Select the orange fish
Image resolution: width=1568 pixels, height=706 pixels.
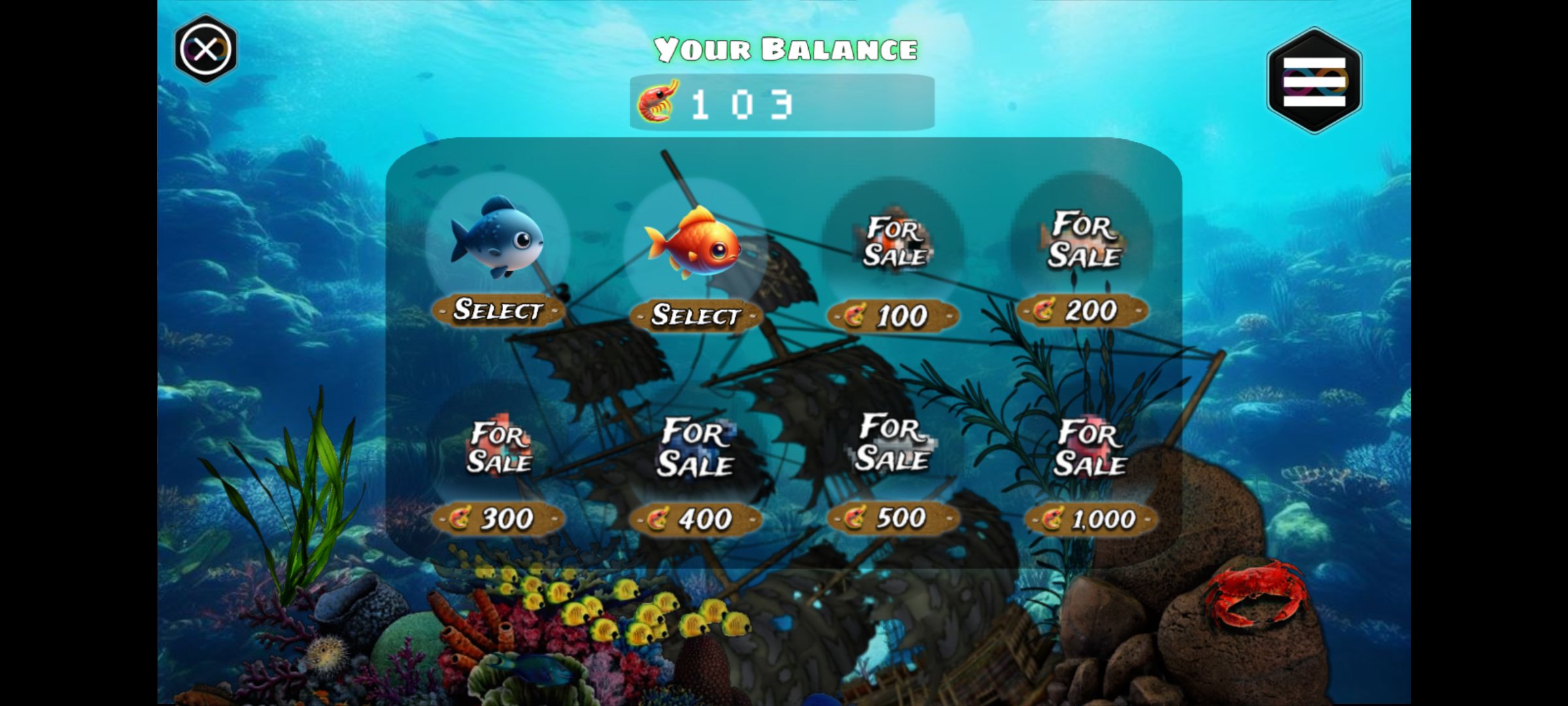(698, 318)
